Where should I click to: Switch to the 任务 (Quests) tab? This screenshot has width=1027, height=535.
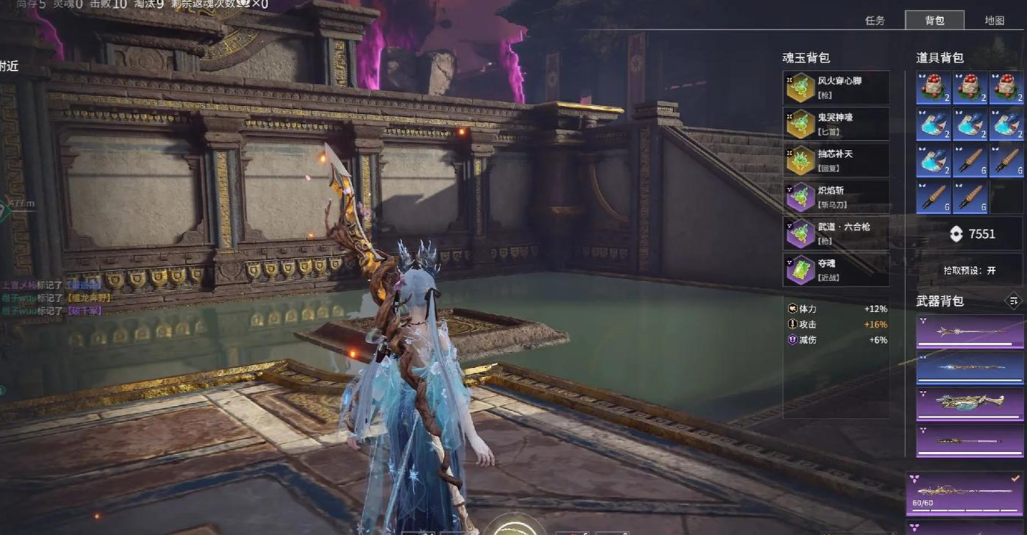tap(874, 20)
